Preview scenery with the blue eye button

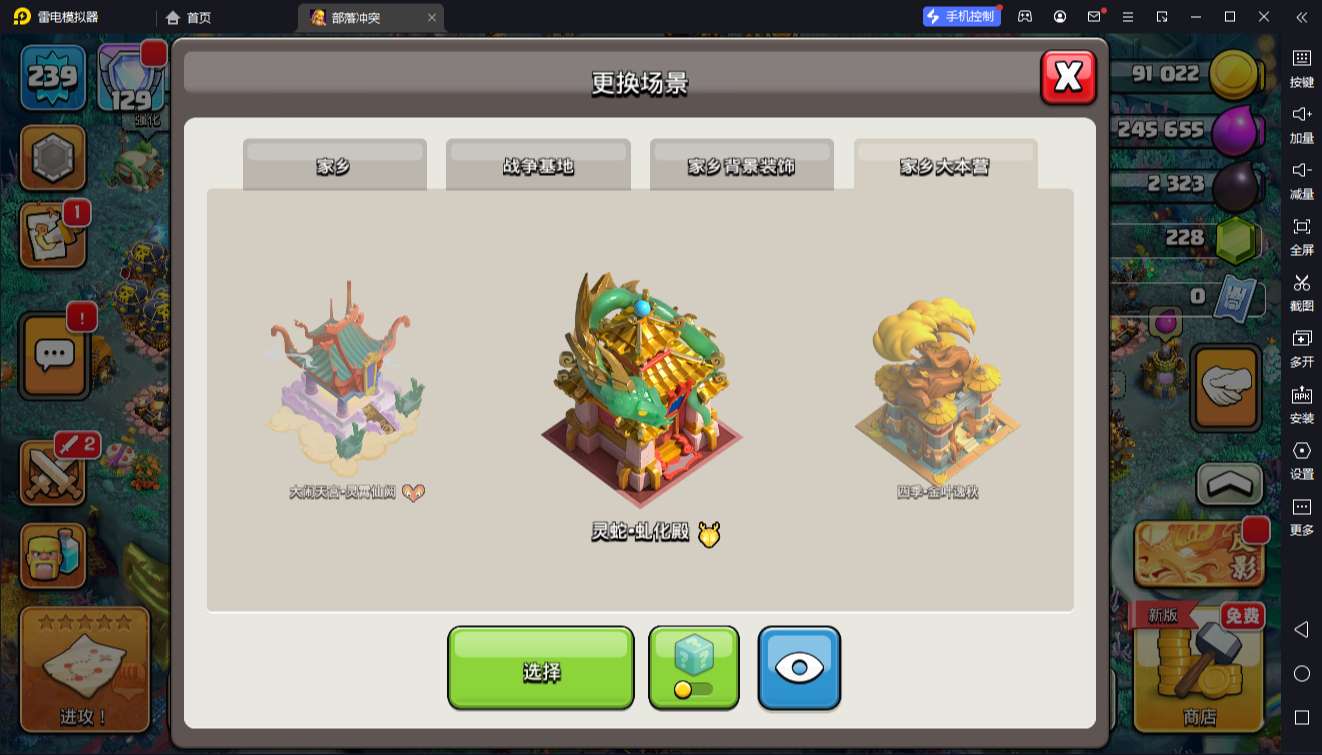click(799, 668)
